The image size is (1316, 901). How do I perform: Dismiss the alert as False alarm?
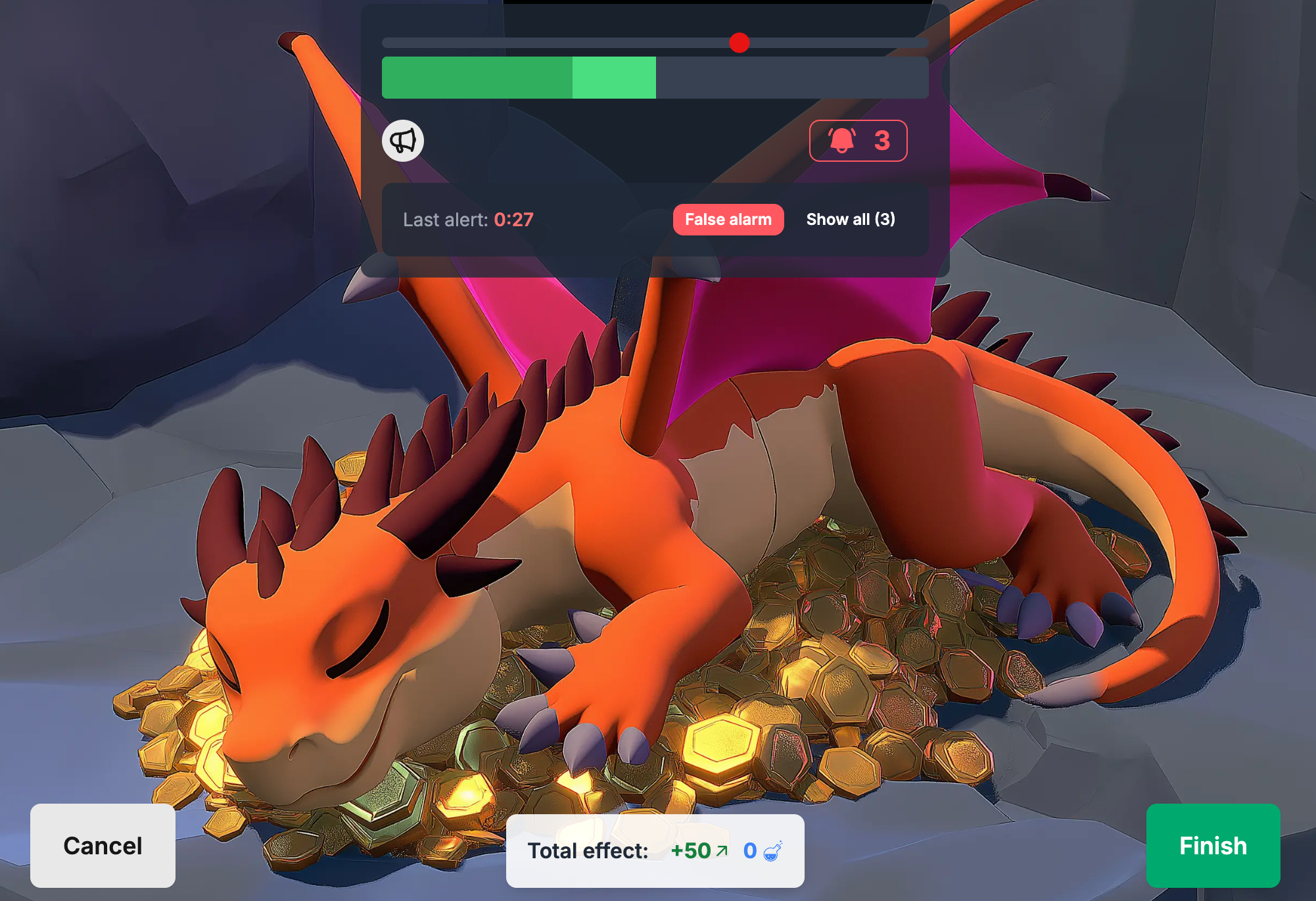click(x=728, y=219)
